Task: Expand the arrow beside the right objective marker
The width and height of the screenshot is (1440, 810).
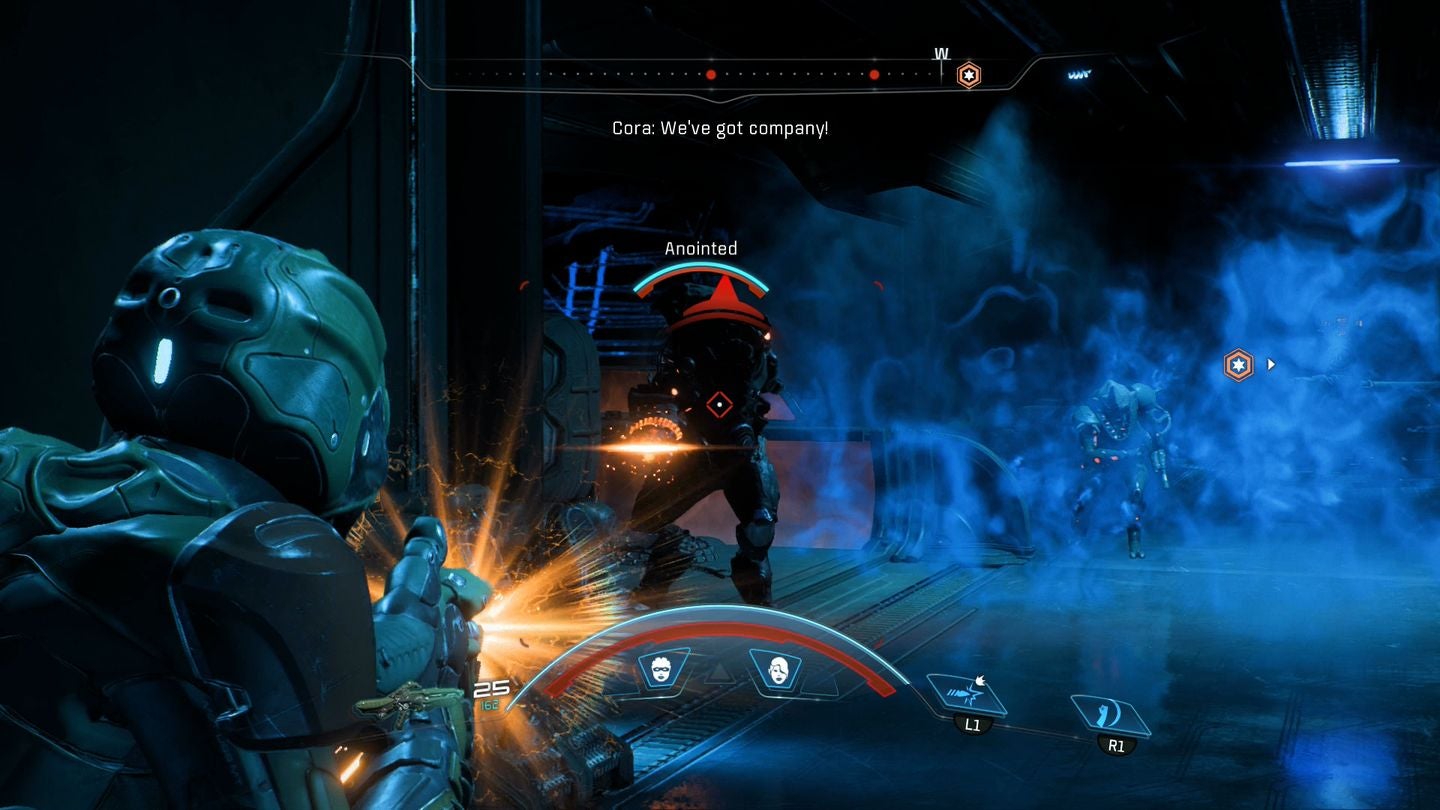Action: [x=1271, y=364]
